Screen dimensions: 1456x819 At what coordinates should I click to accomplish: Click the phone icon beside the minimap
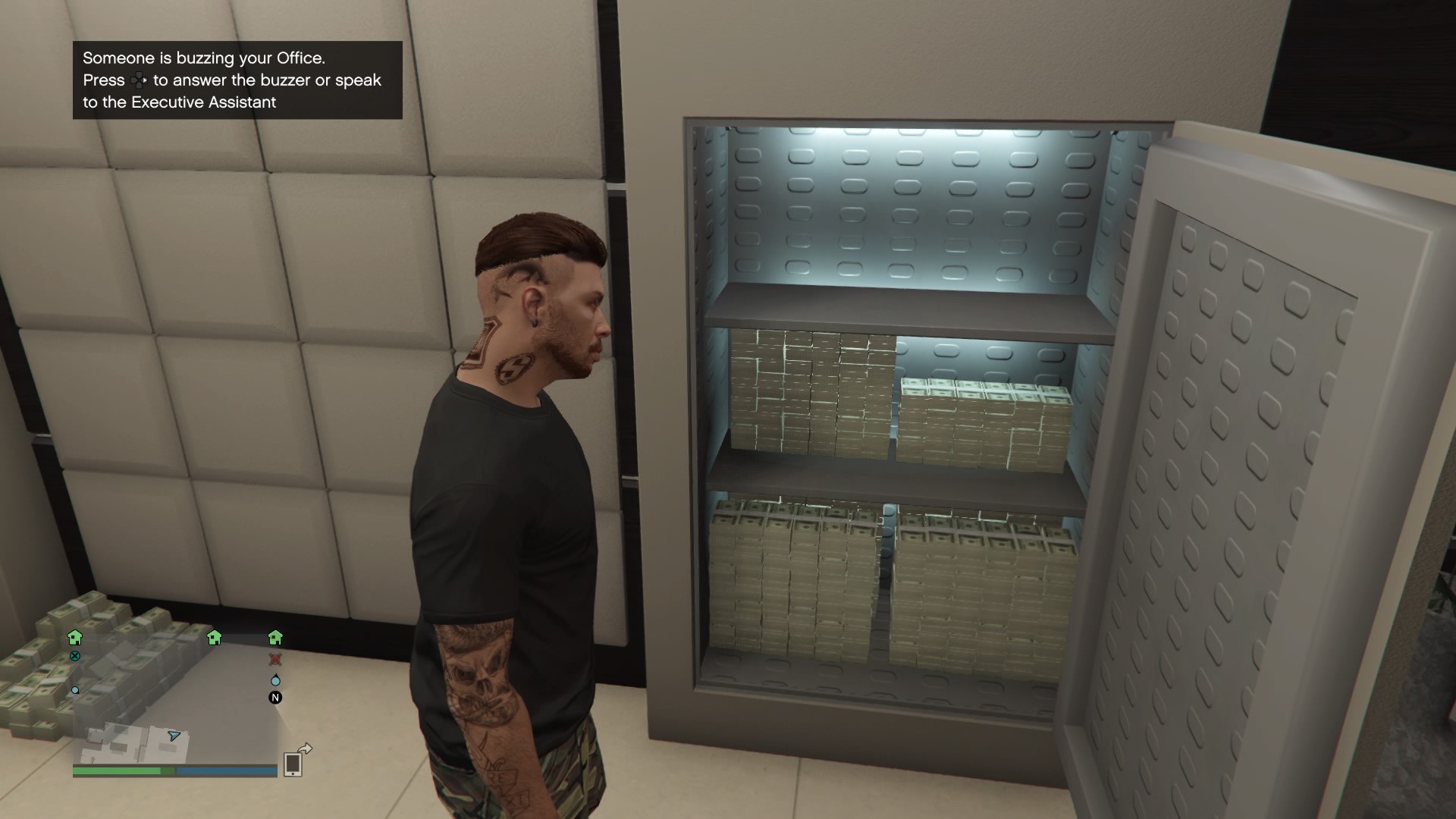pyautogui.click(x=293, y=765)
